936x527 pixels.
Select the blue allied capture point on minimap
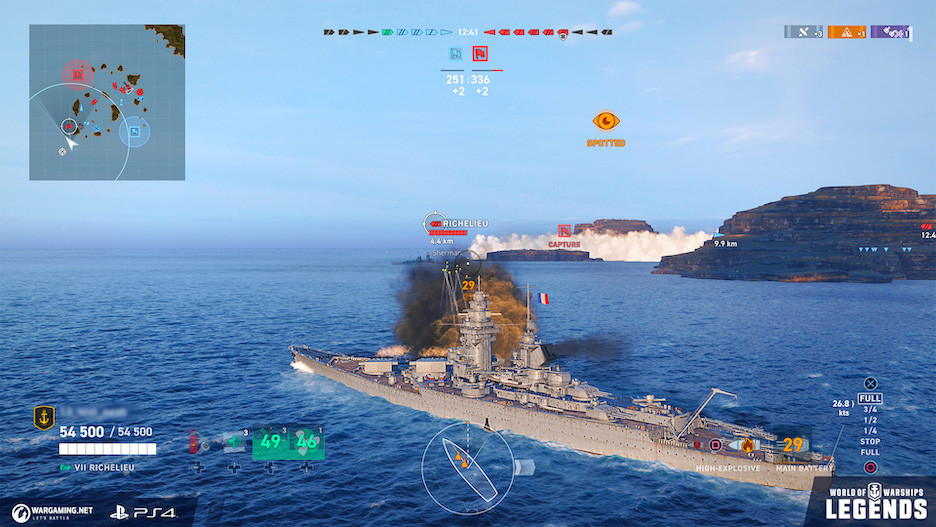click(134, 129)
